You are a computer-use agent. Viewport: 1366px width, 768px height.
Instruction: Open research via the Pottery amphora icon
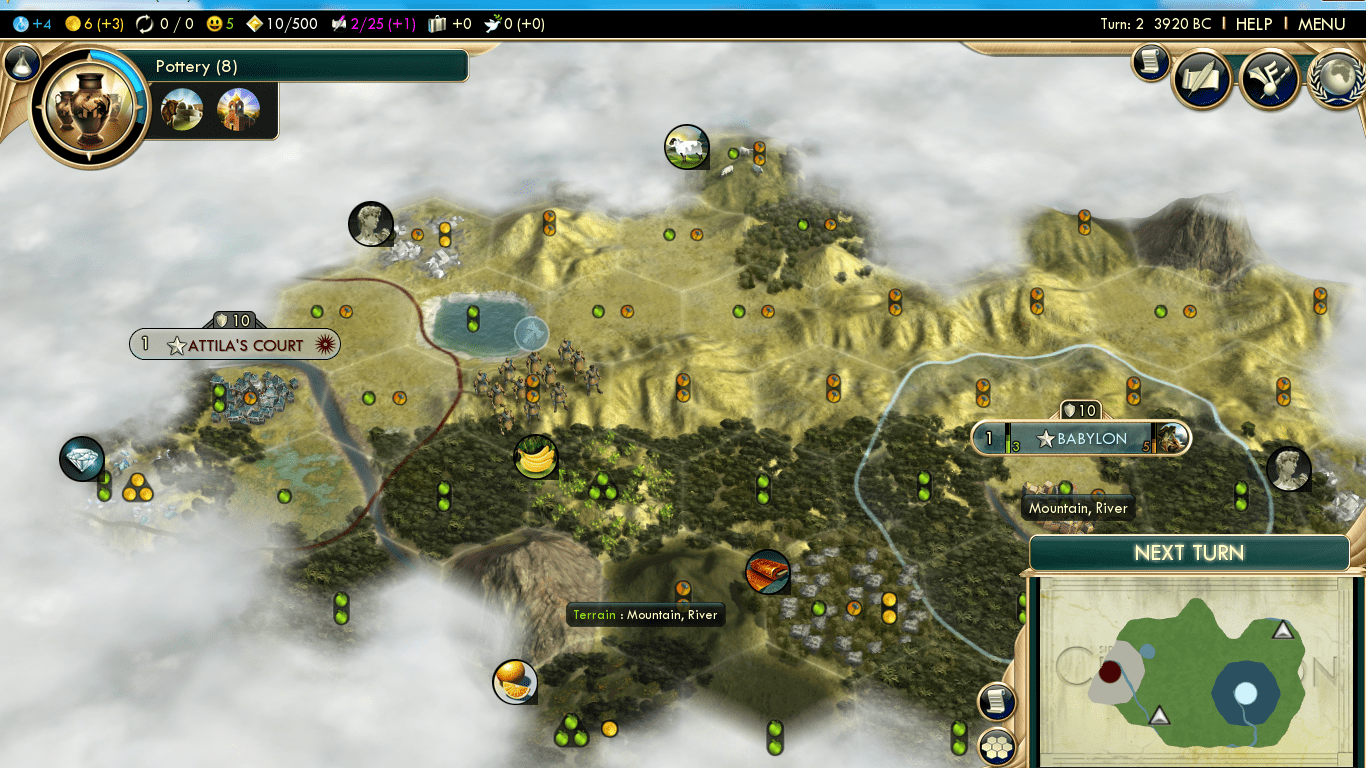(x=88, y=100)
